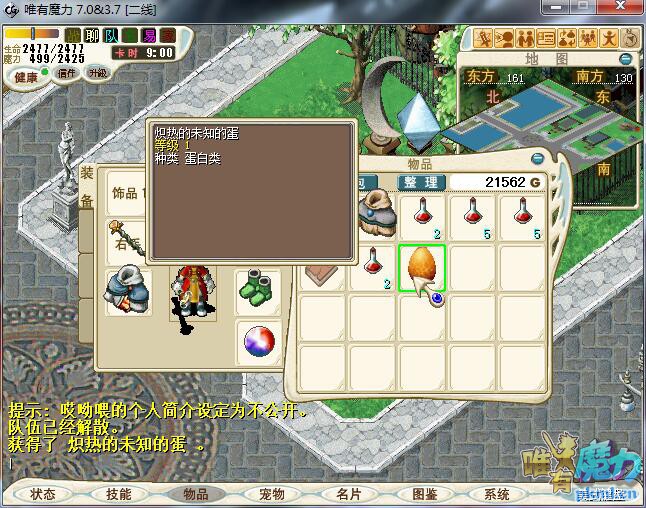Toggle the 聊 chat mode icon

(x=93, y=35)
